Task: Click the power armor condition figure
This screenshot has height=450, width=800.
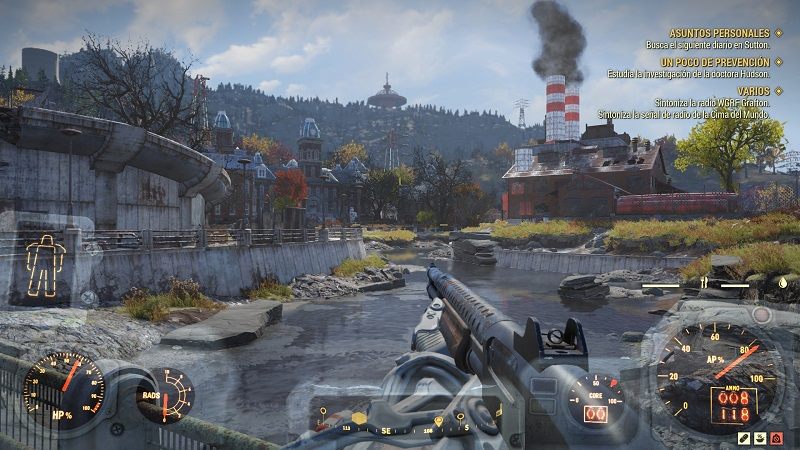Action: click(x=44, y=263)
